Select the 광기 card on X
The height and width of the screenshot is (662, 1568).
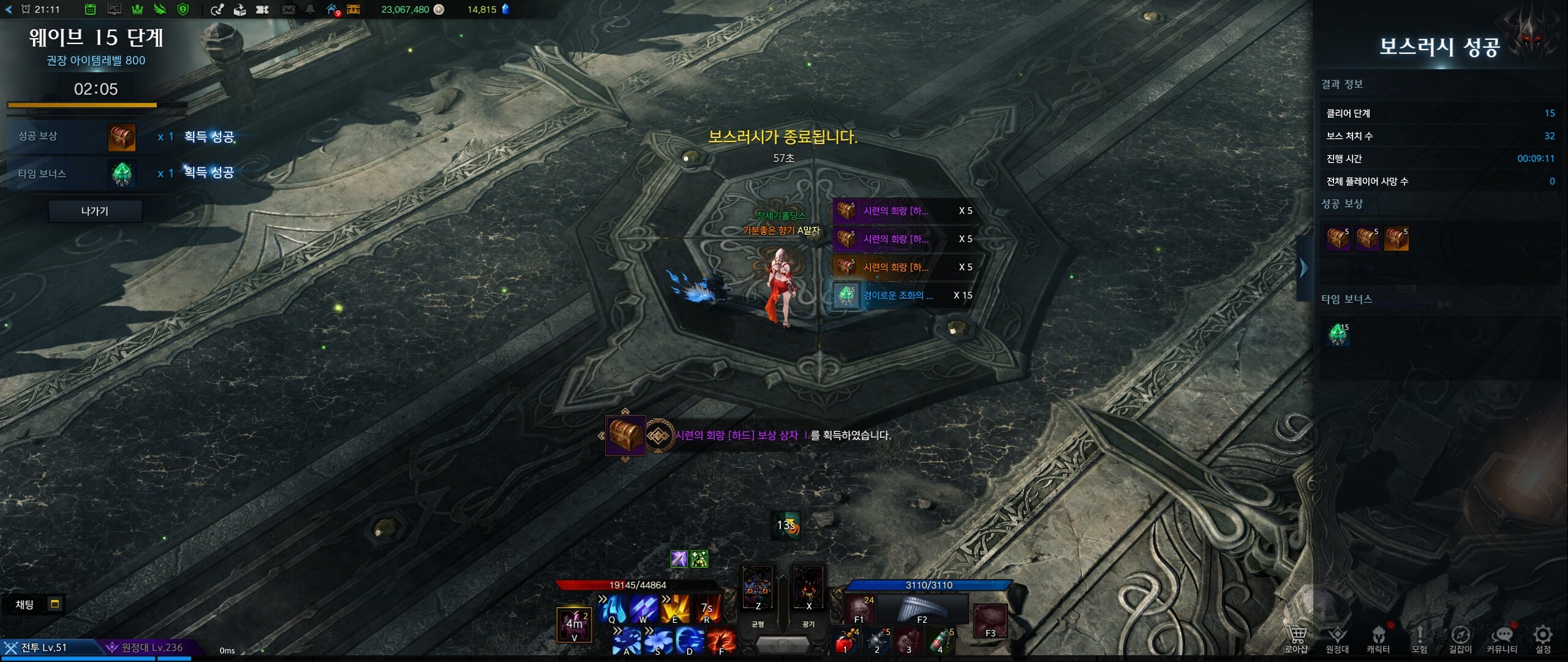tap(809, 590)
